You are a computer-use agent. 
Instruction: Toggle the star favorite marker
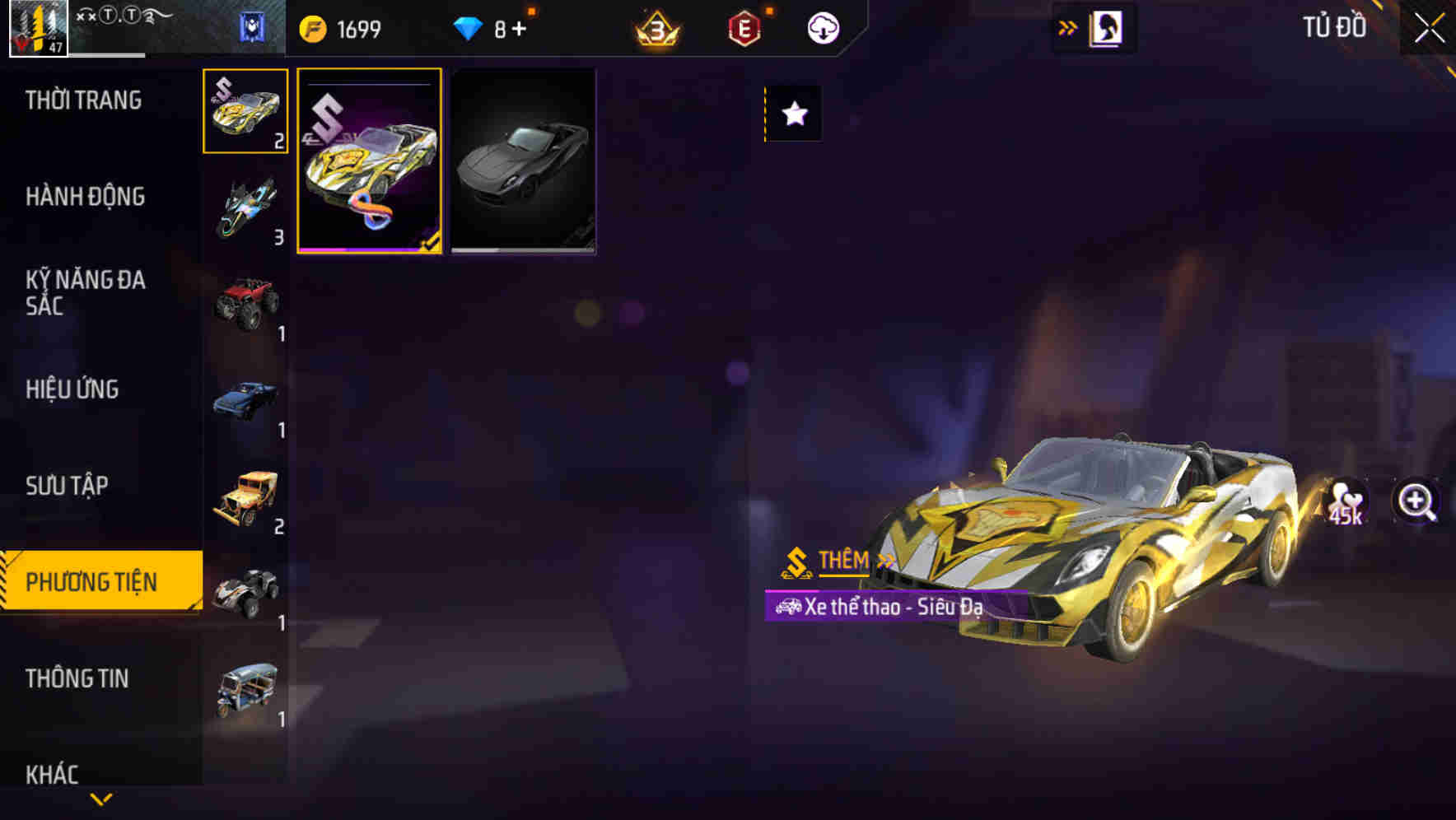[793, 115]
